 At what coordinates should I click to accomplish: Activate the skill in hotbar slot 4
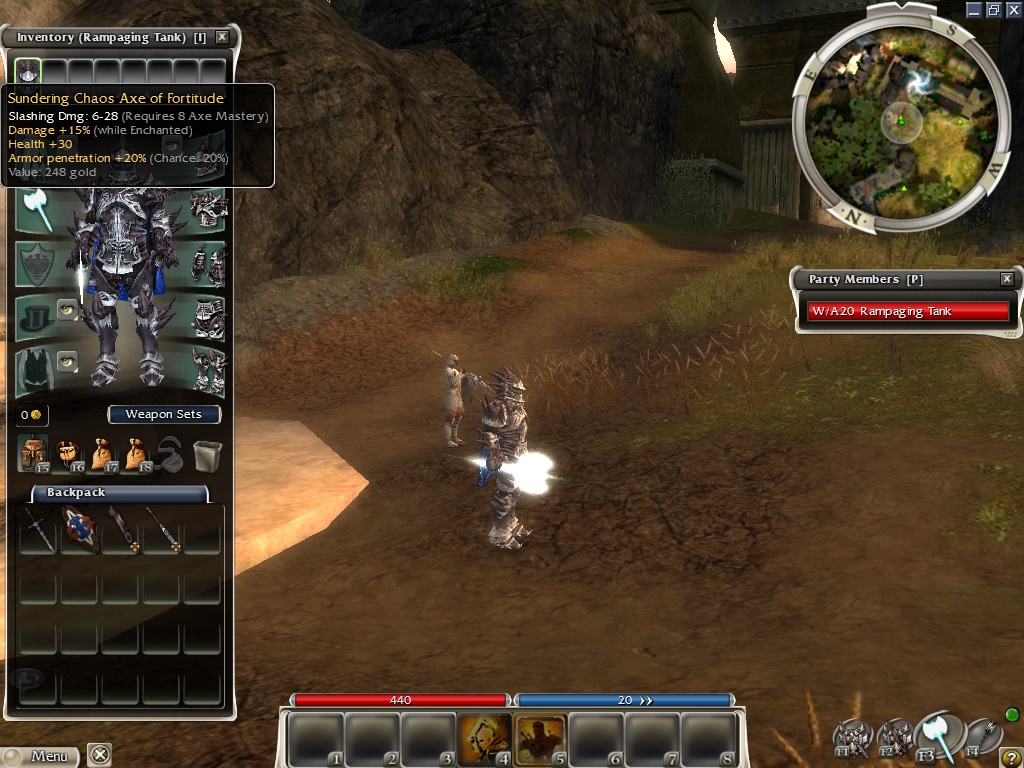[x=484, y=739]
